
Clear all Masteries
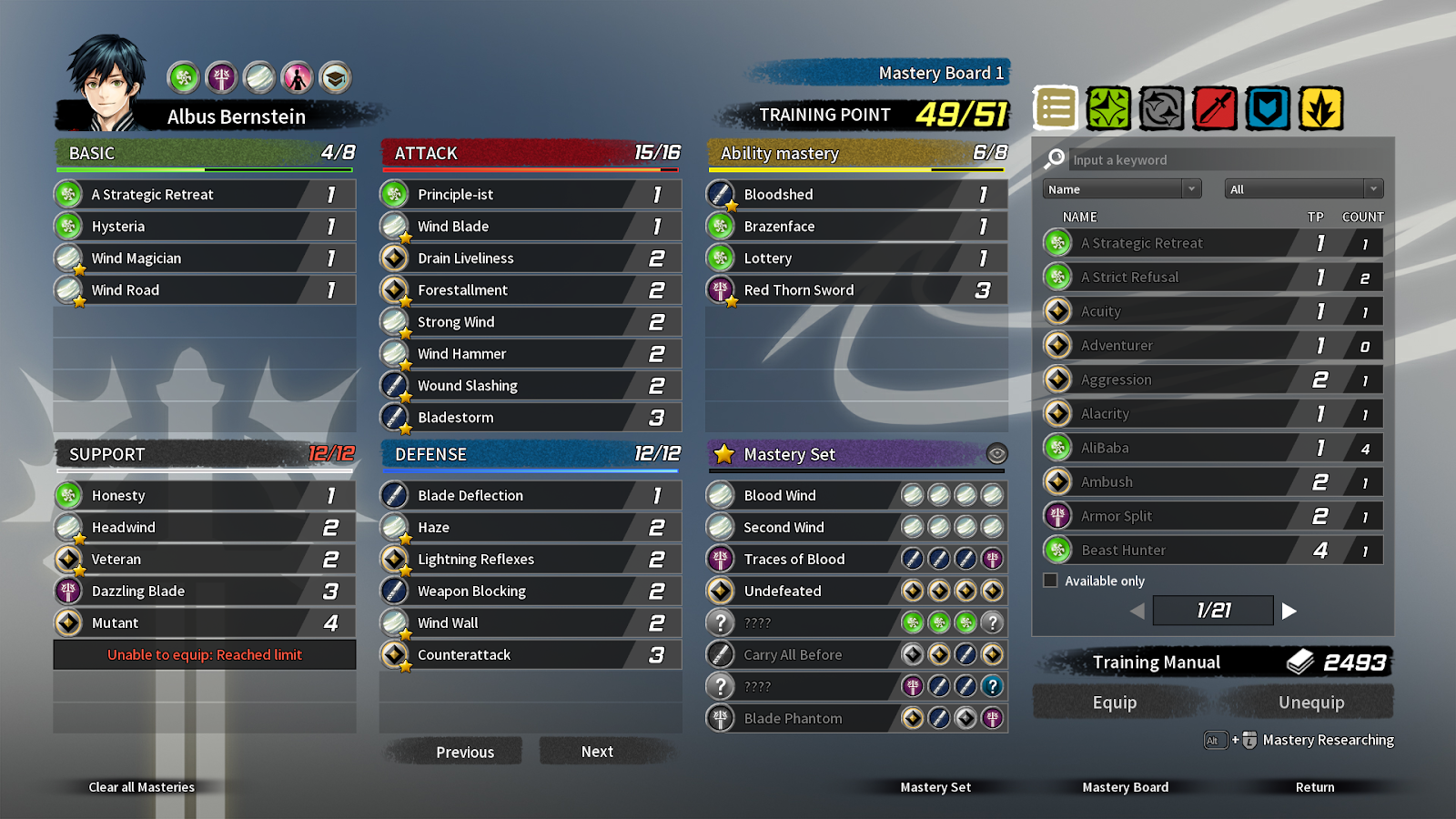tap(141, 787)
